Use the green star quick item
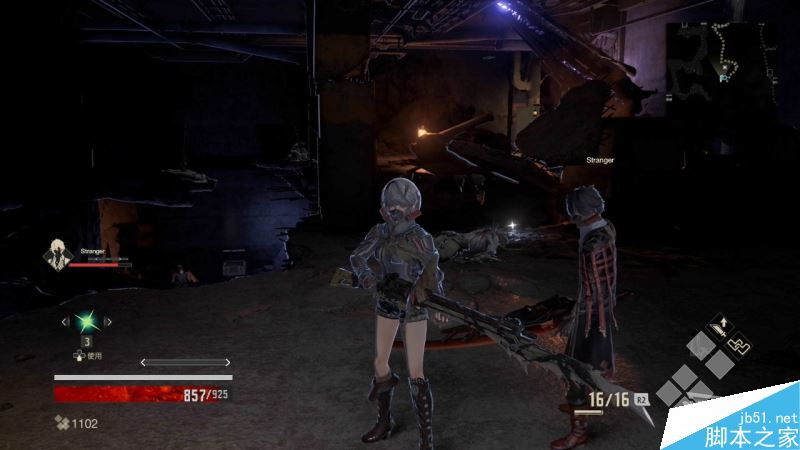The image size is (800, 450). (x=87, y=322)
